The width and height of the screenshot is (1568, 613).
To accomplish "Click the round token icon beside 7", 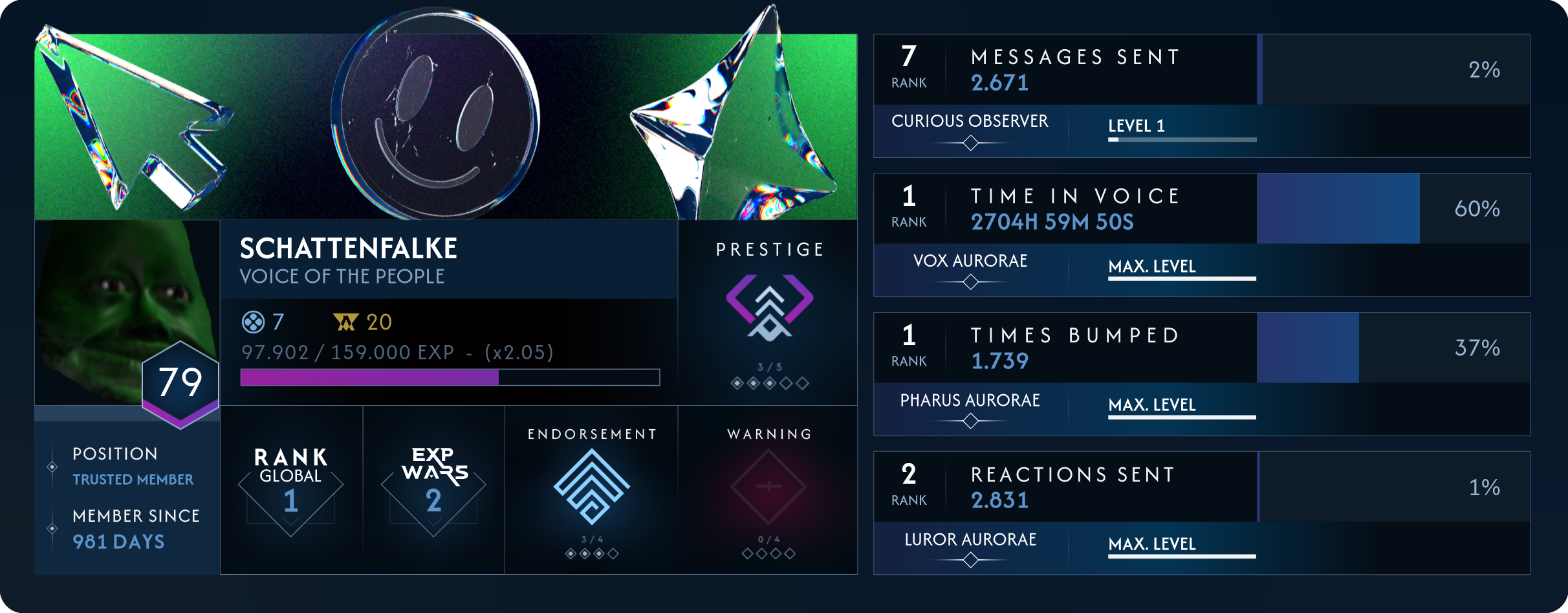I will point(253,322).
